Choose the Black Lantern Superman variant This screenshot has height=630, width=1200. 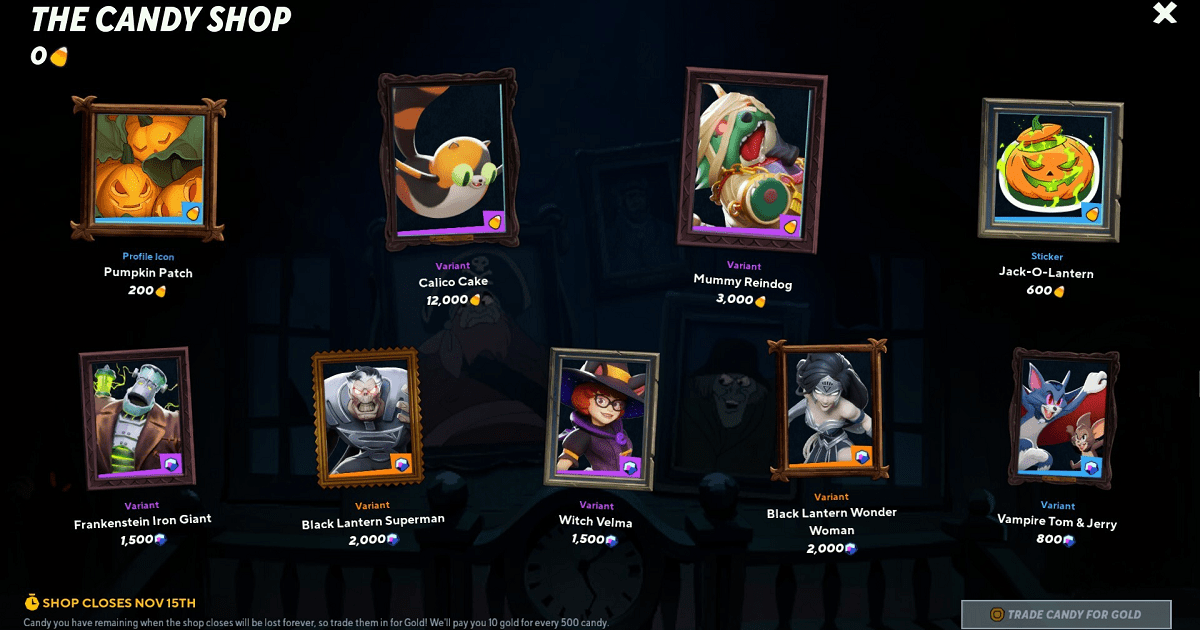click(x=366, y=416)
